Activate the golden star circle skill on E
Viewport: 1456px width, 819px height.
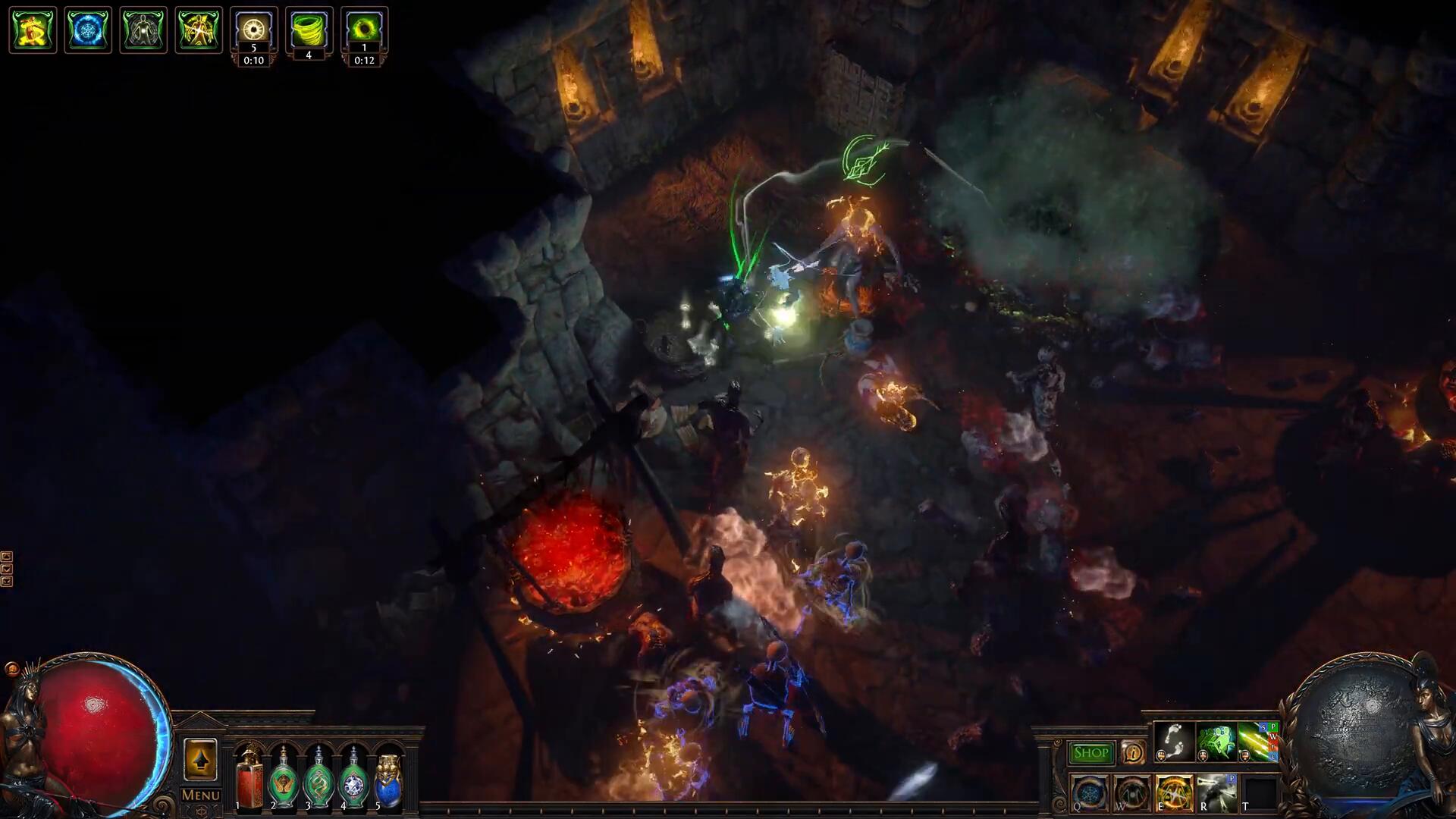click(1173, 792)
